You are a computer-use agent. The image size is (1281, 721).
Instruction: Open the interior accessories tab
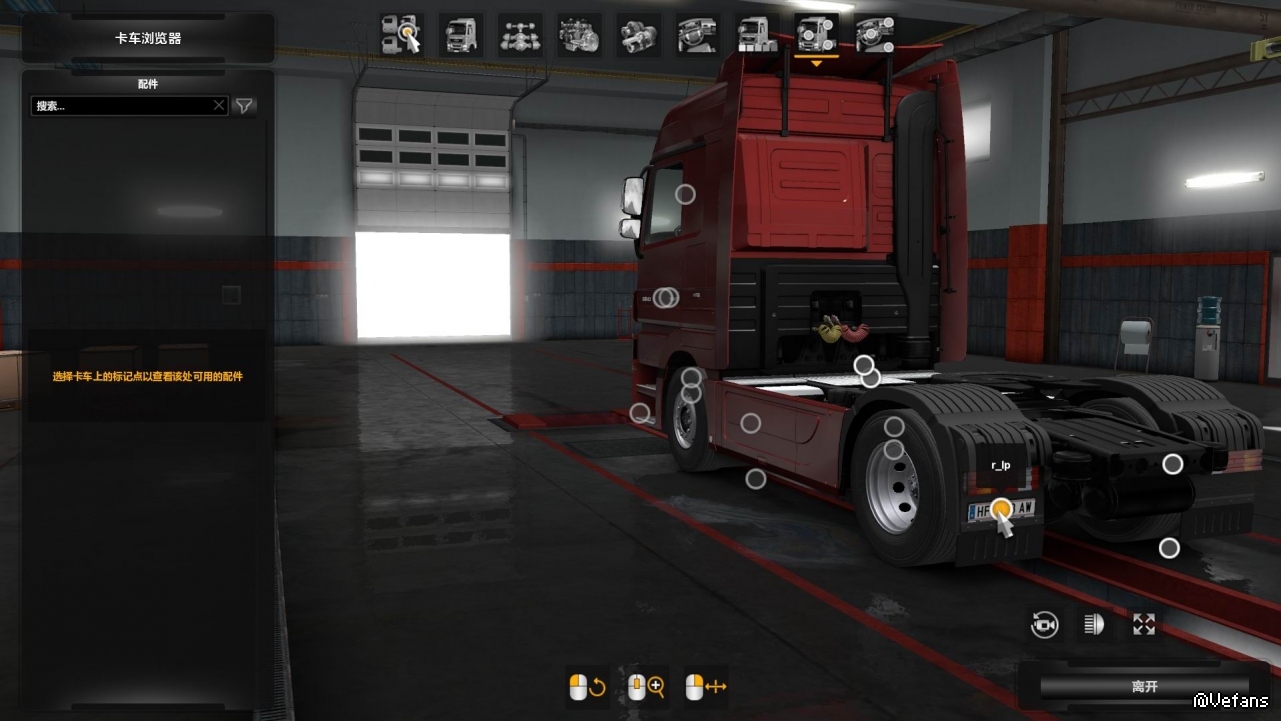click(x=875, y=35)
